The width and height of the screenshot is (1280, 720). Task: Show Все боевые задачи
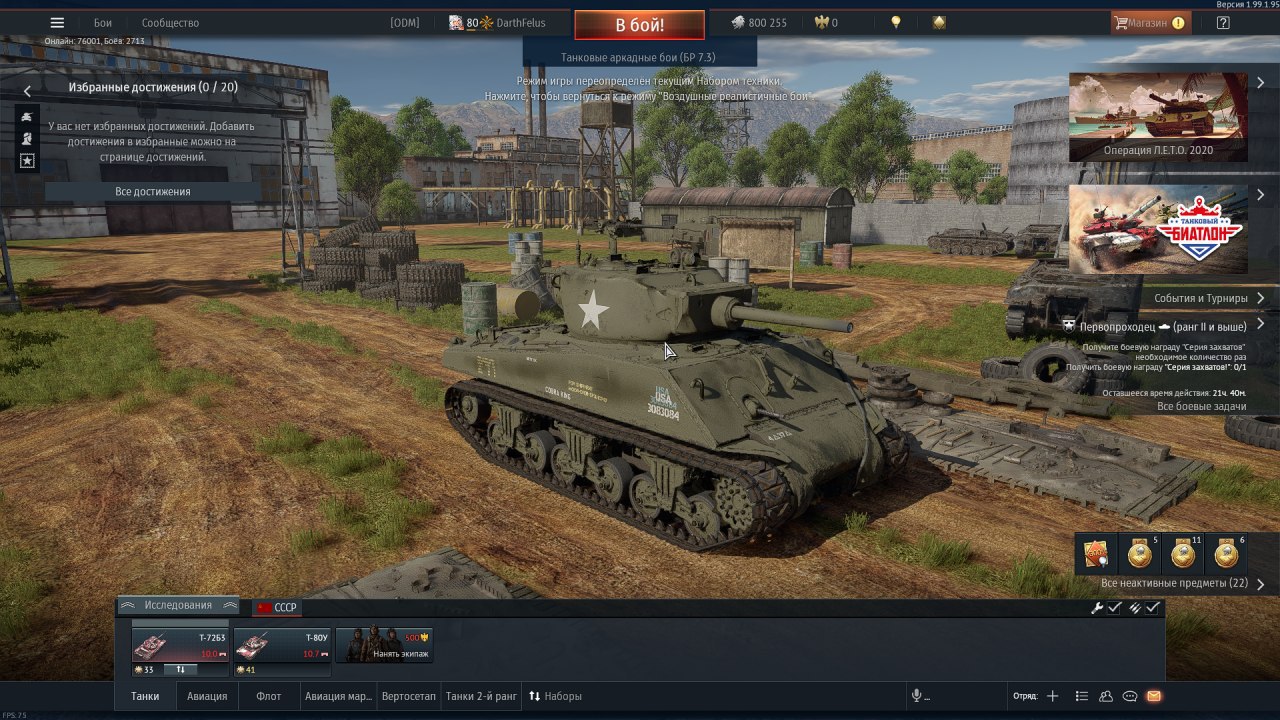coord(1201,407)
